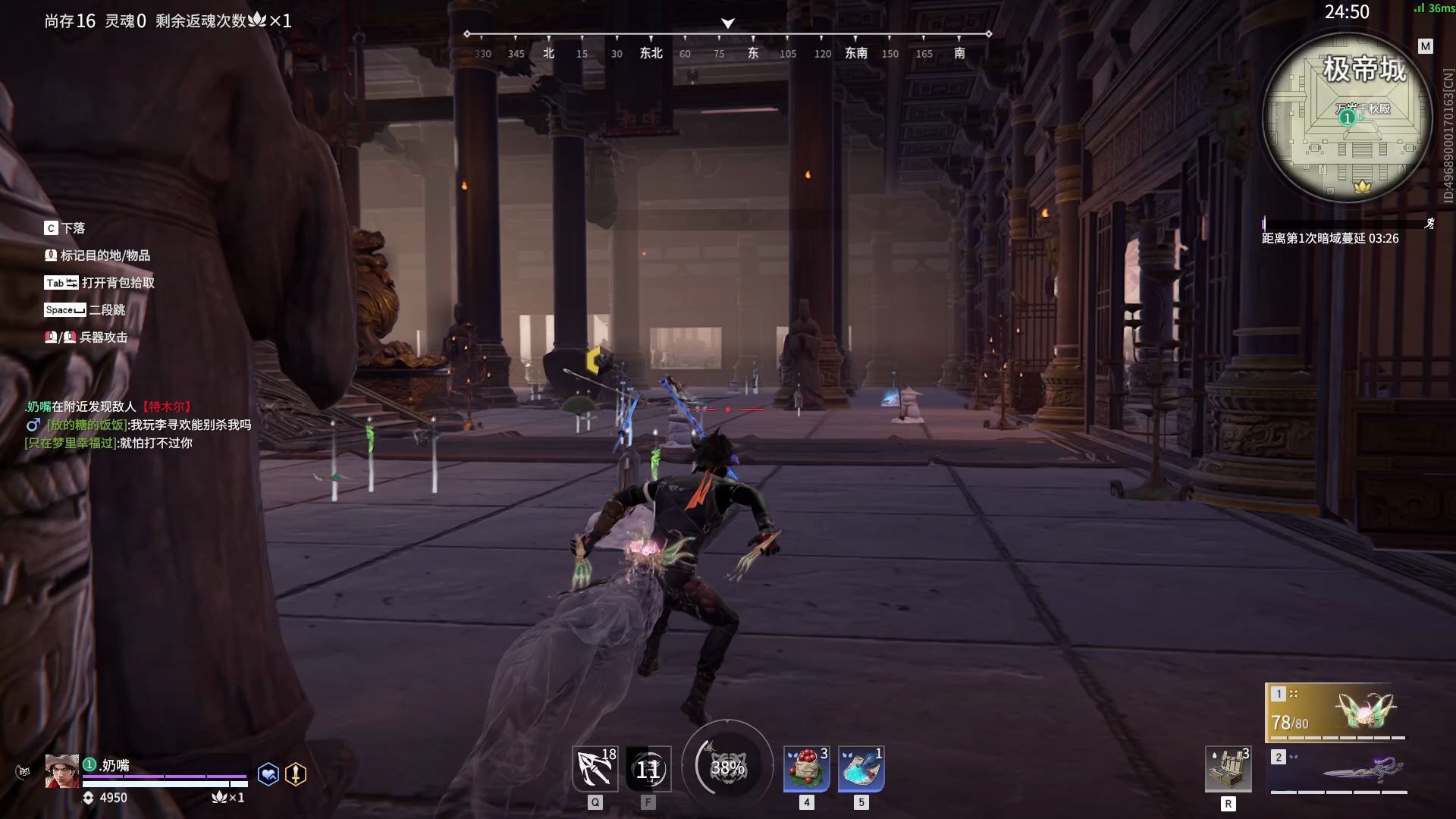Viewport: 1456px width, 819px height.
Task: Click the 奶嘴 player portrait
Action: [61, 772]
